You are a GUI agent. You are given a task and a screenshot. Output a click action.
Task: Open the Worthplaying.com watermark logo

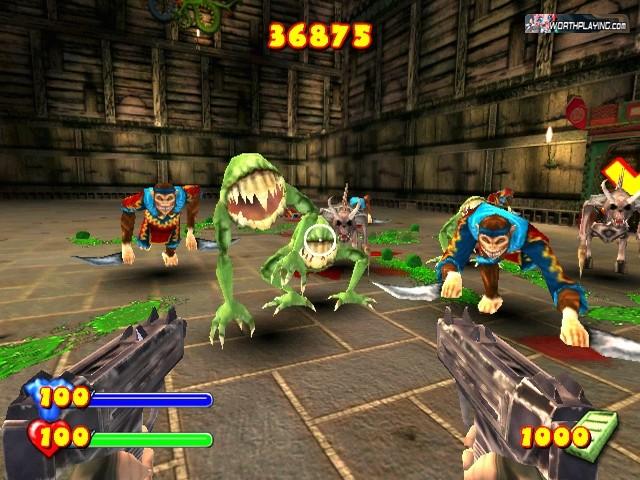pyautogui.click(x=577, y=23)
